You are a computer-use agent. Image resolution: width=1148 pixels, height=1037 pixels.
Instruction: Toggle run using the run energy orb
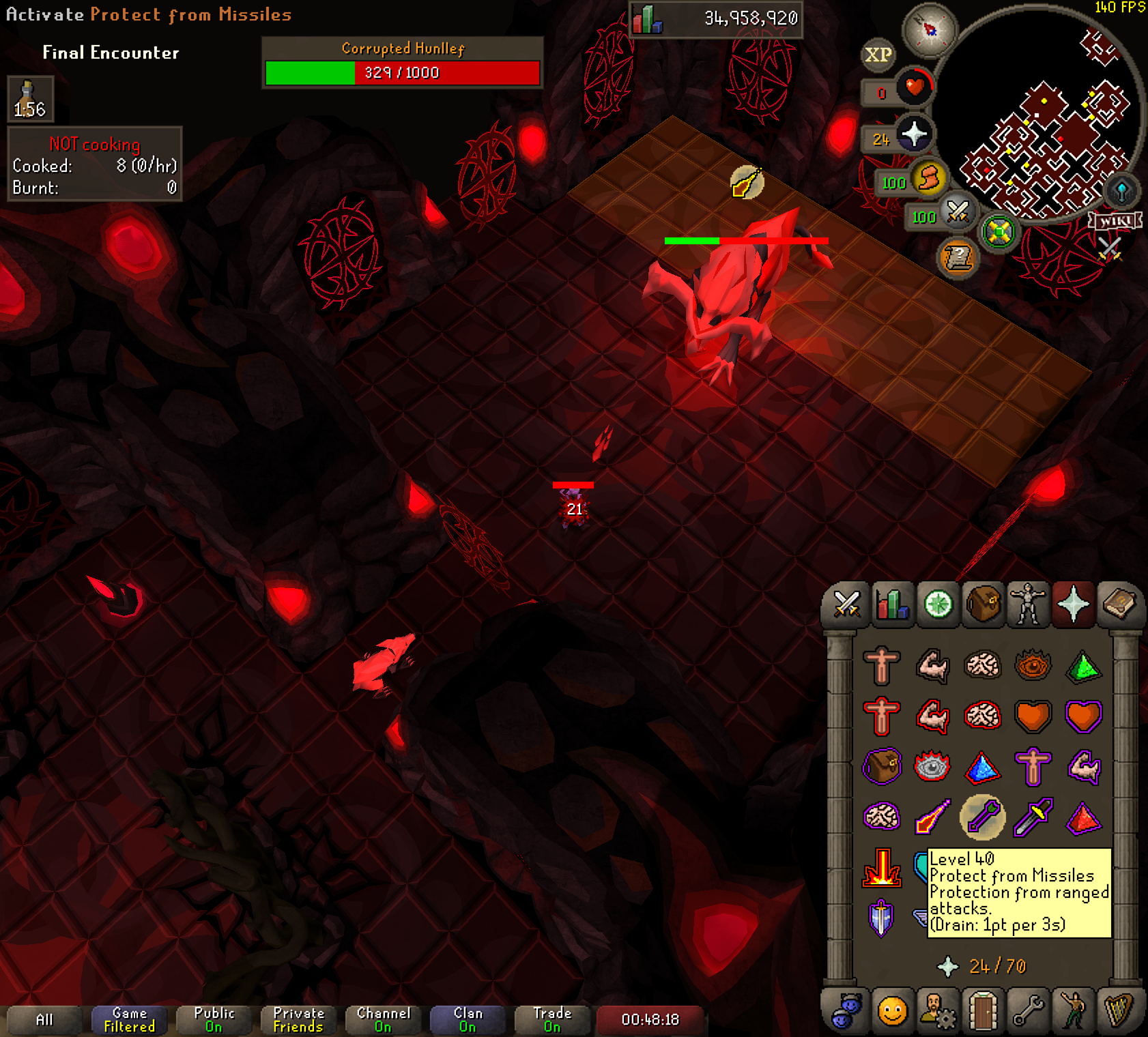(928, 179)
